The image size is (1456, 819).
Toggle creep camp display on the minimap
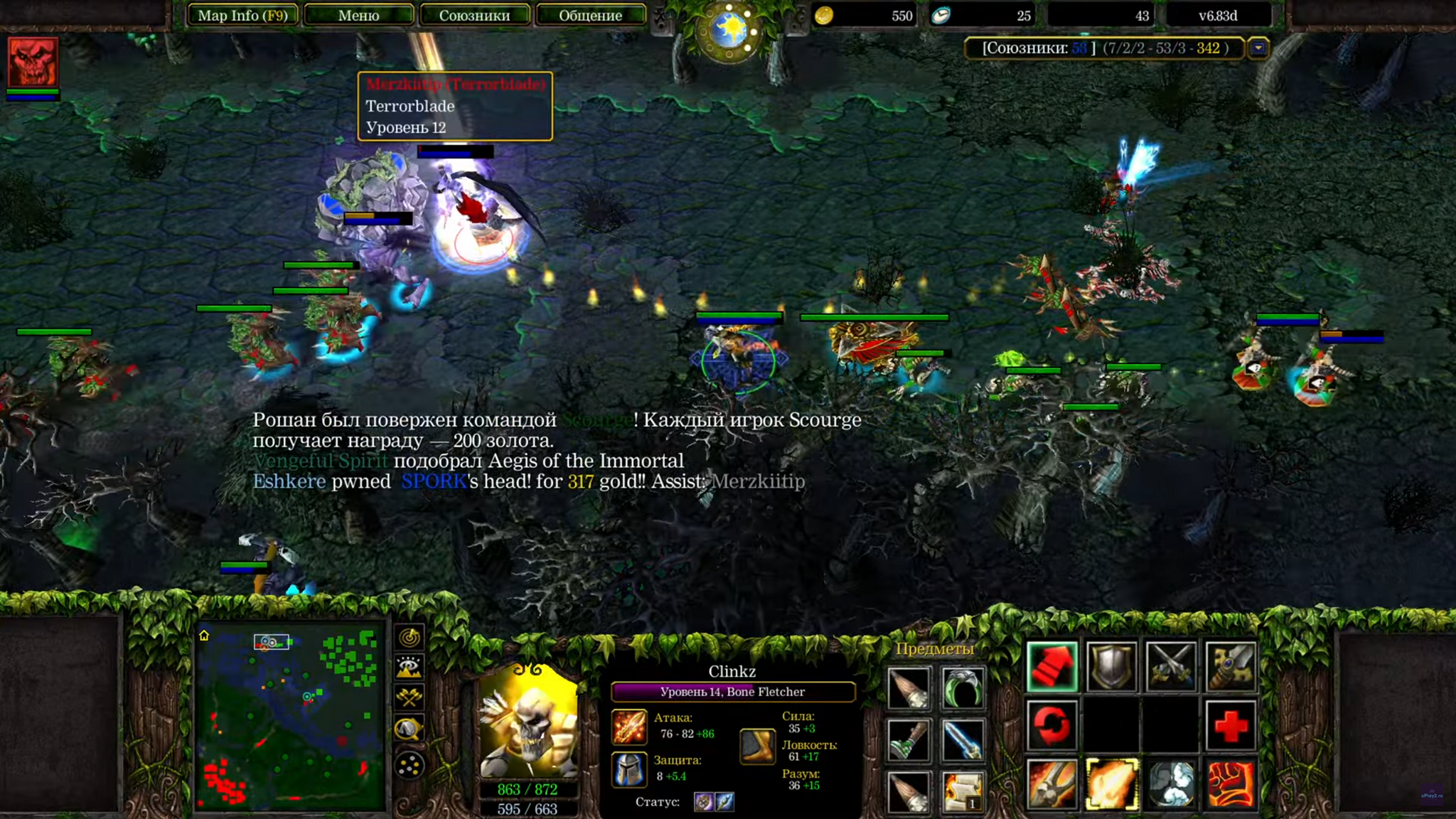409,729
